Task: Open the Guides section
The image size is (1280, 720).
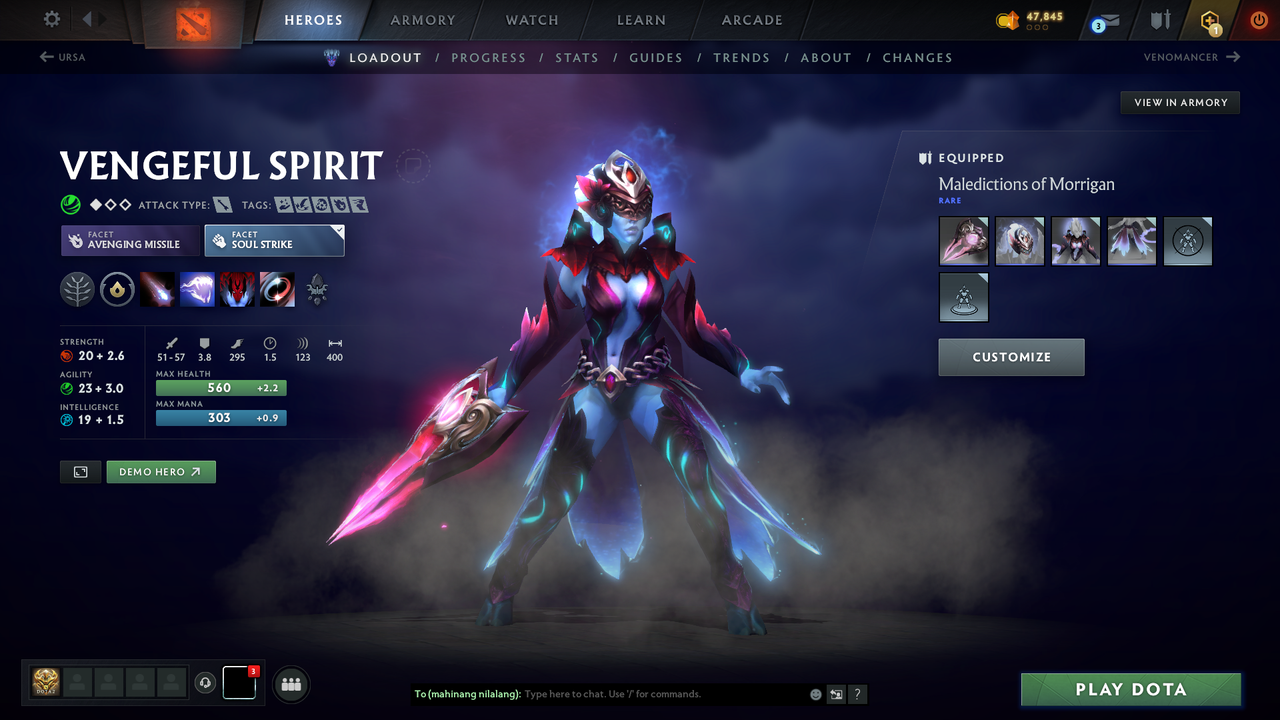Action: click(656, 57)
